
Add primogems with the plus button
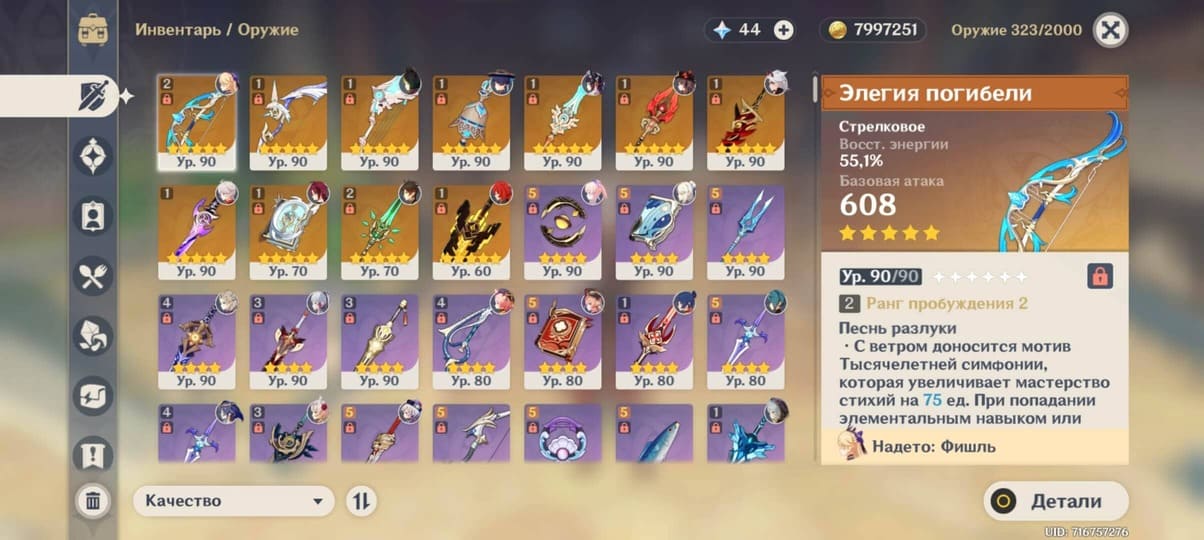(784, 30)
